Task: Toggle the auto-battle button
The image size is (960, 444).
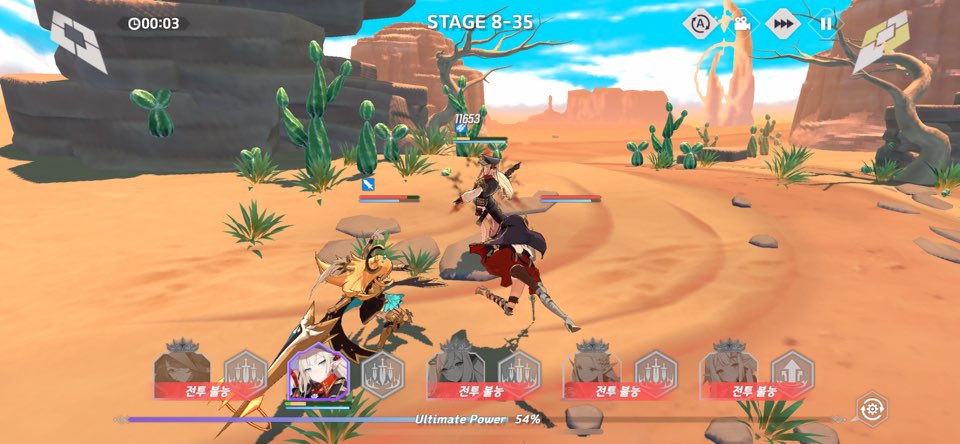Action: pyautogui.click(x=699, y=24)
